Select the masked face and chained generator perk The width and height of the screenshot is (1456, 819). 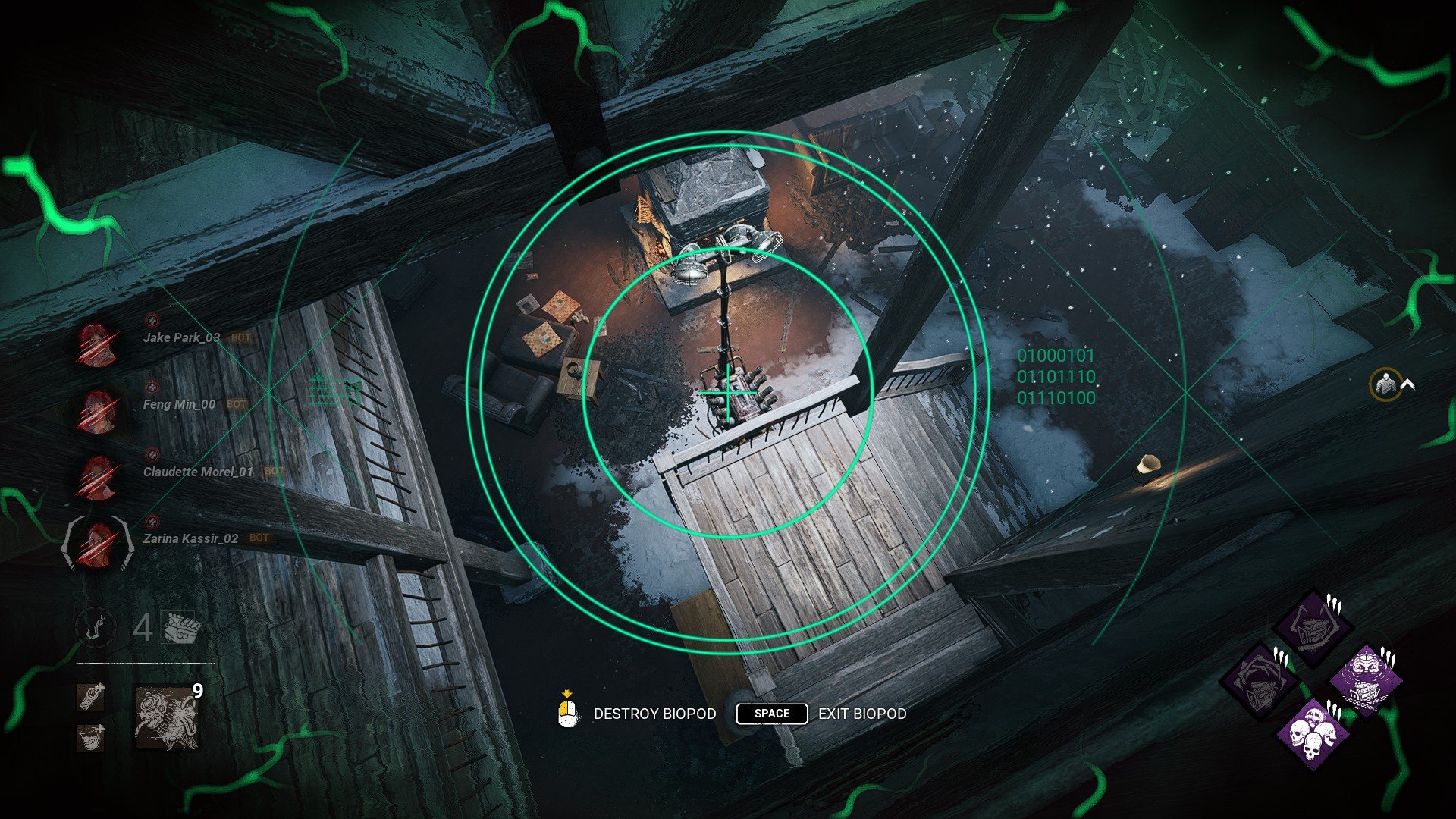coord(1367,679)
